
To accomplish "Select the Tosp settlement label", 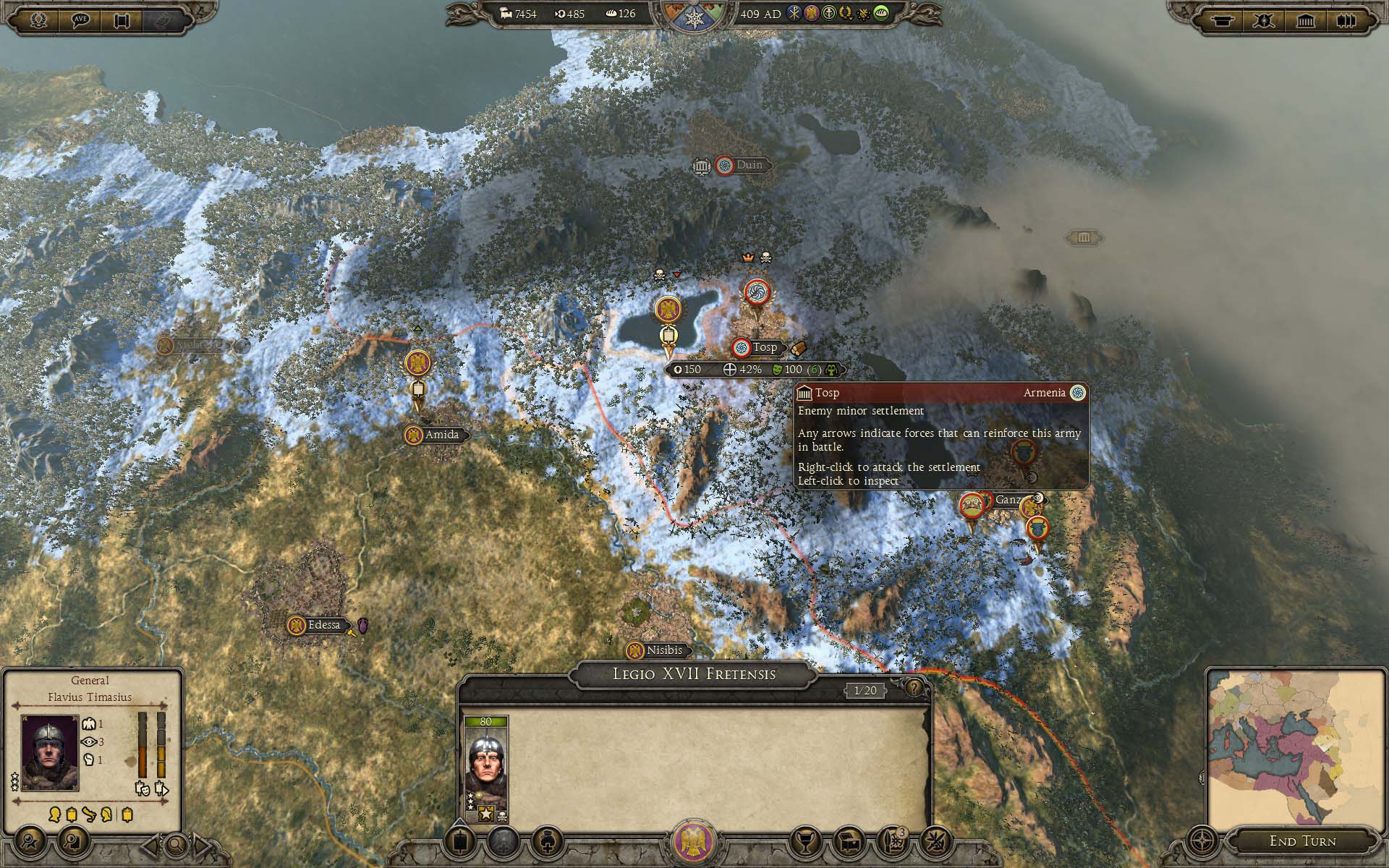I will click(764, 348).
